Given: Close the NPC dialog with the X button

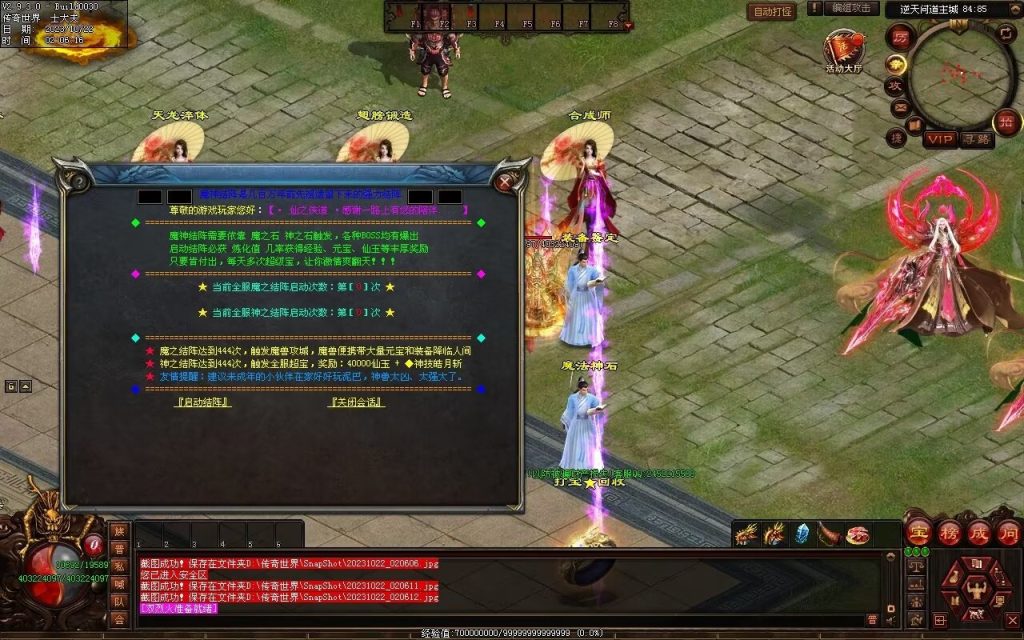Looking at the screenshot, I should coord(507,181).
